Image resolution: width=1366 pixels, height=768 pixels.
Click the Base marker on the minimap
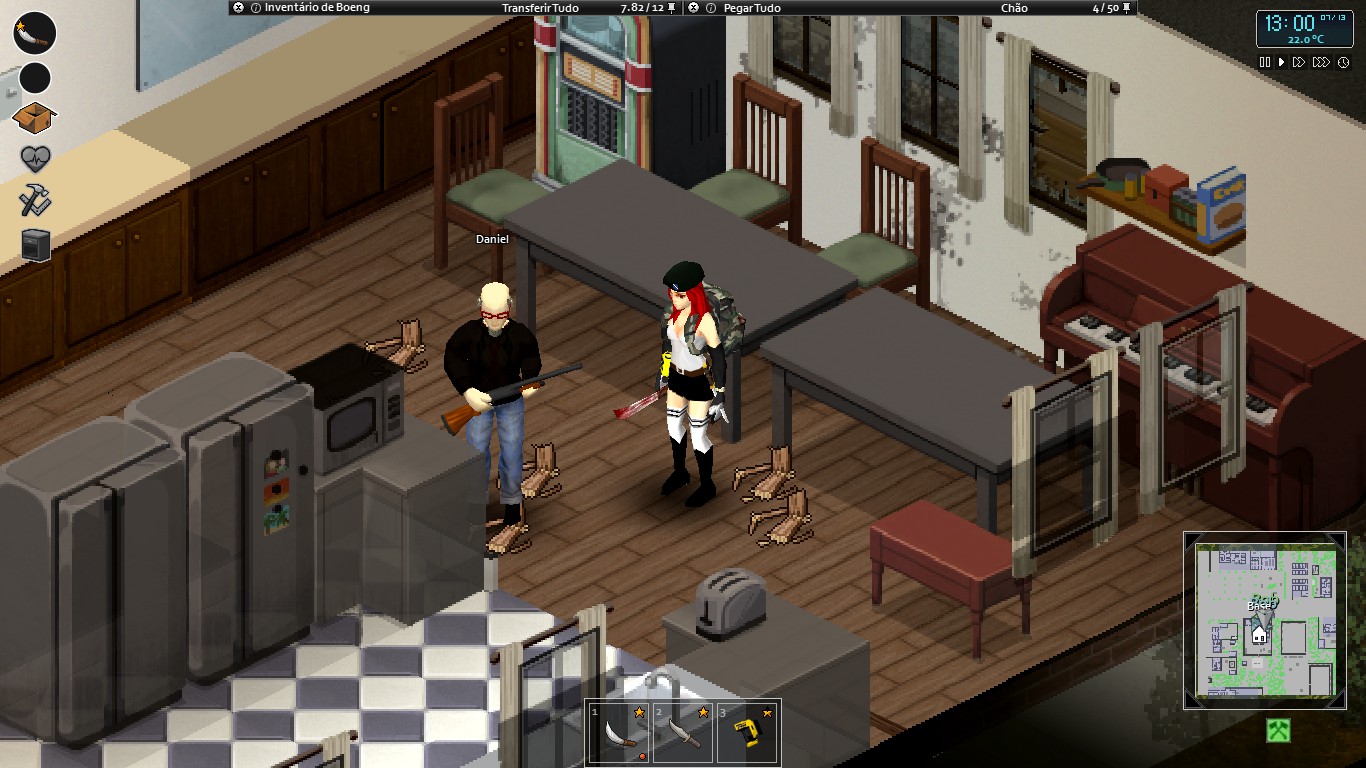1262,608
